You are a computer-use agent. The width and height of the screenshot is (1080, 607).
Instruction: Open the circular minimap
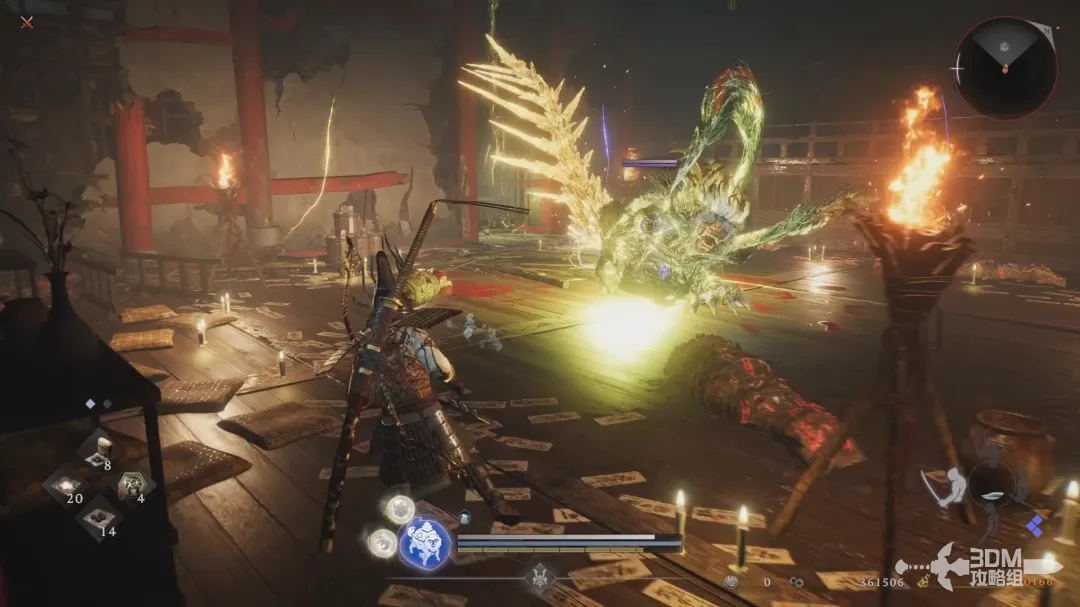1004,67
